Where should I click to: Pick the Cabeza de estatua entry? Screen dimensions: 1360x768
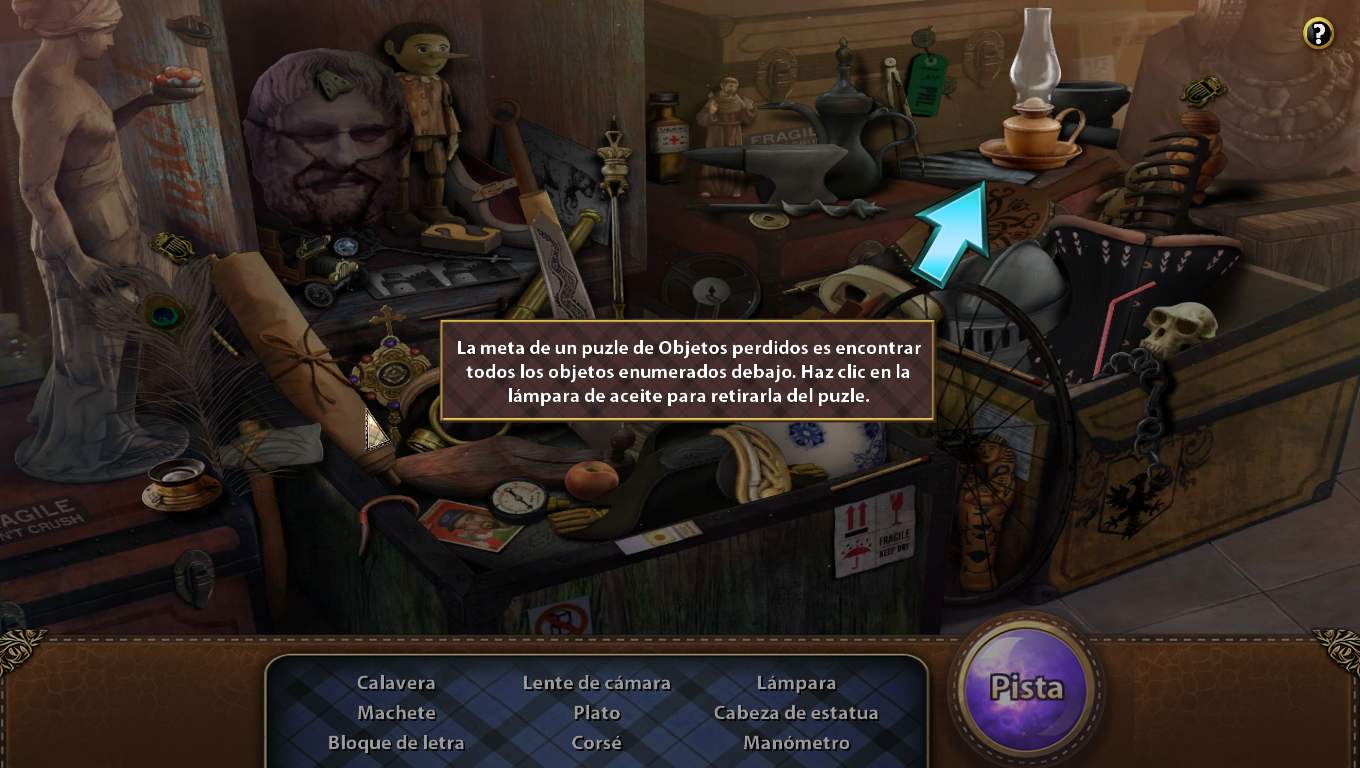pyautogui.click(x=796, y=713)
